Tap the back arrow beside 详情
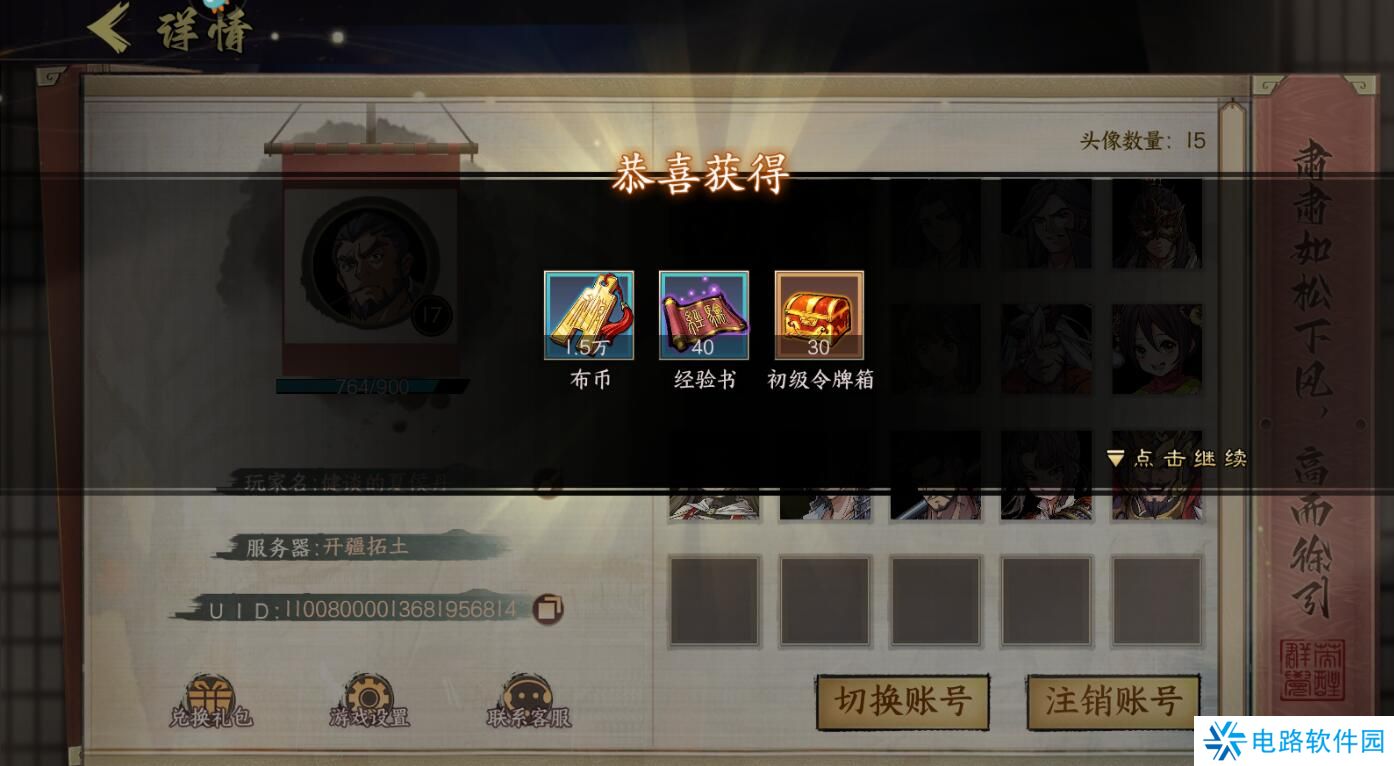The height and width of the screenshot is (766, 1394). [x=113, y=25]
